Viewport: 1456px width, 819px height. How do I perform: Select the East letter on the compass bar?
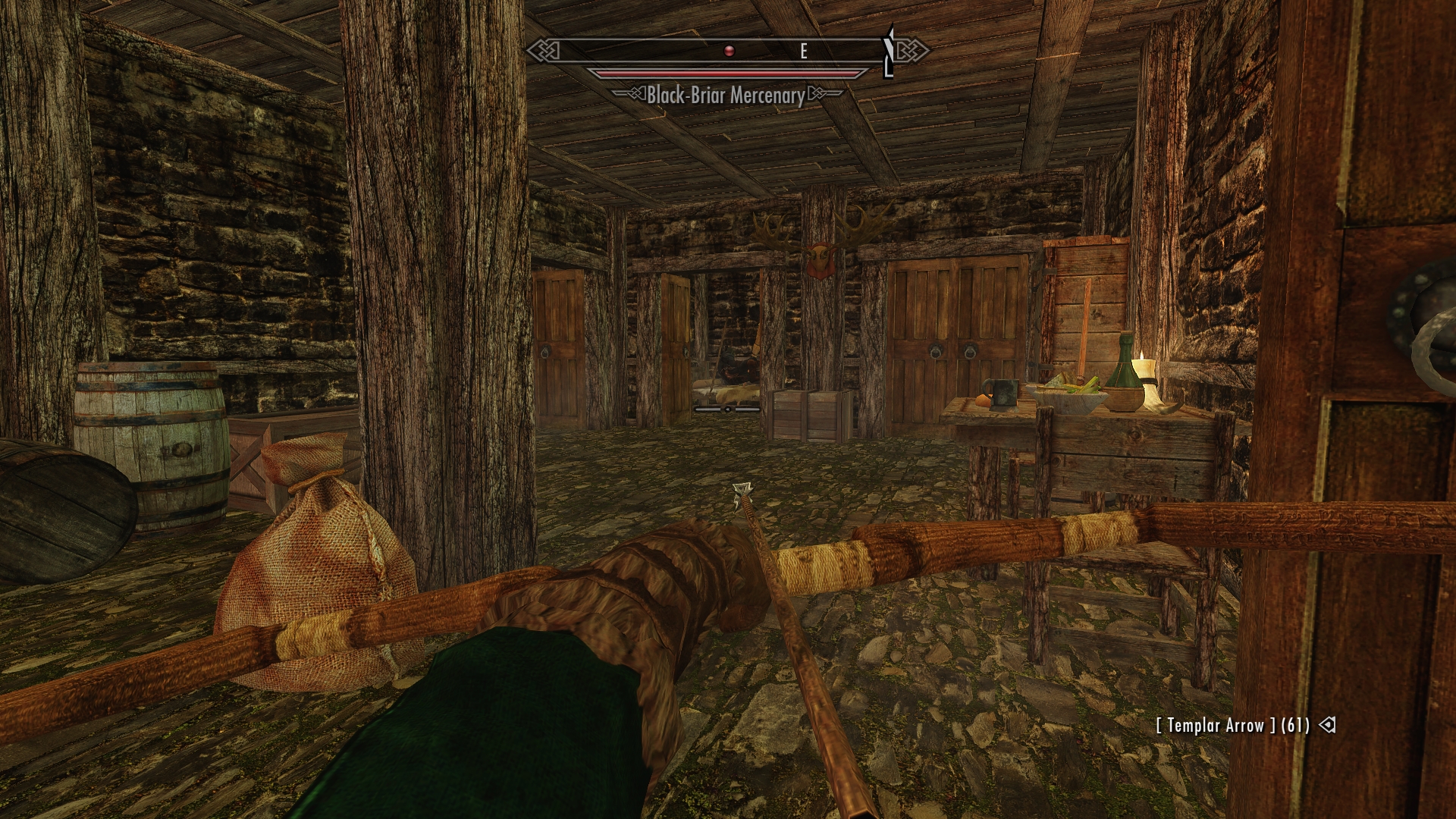point(804,51)
